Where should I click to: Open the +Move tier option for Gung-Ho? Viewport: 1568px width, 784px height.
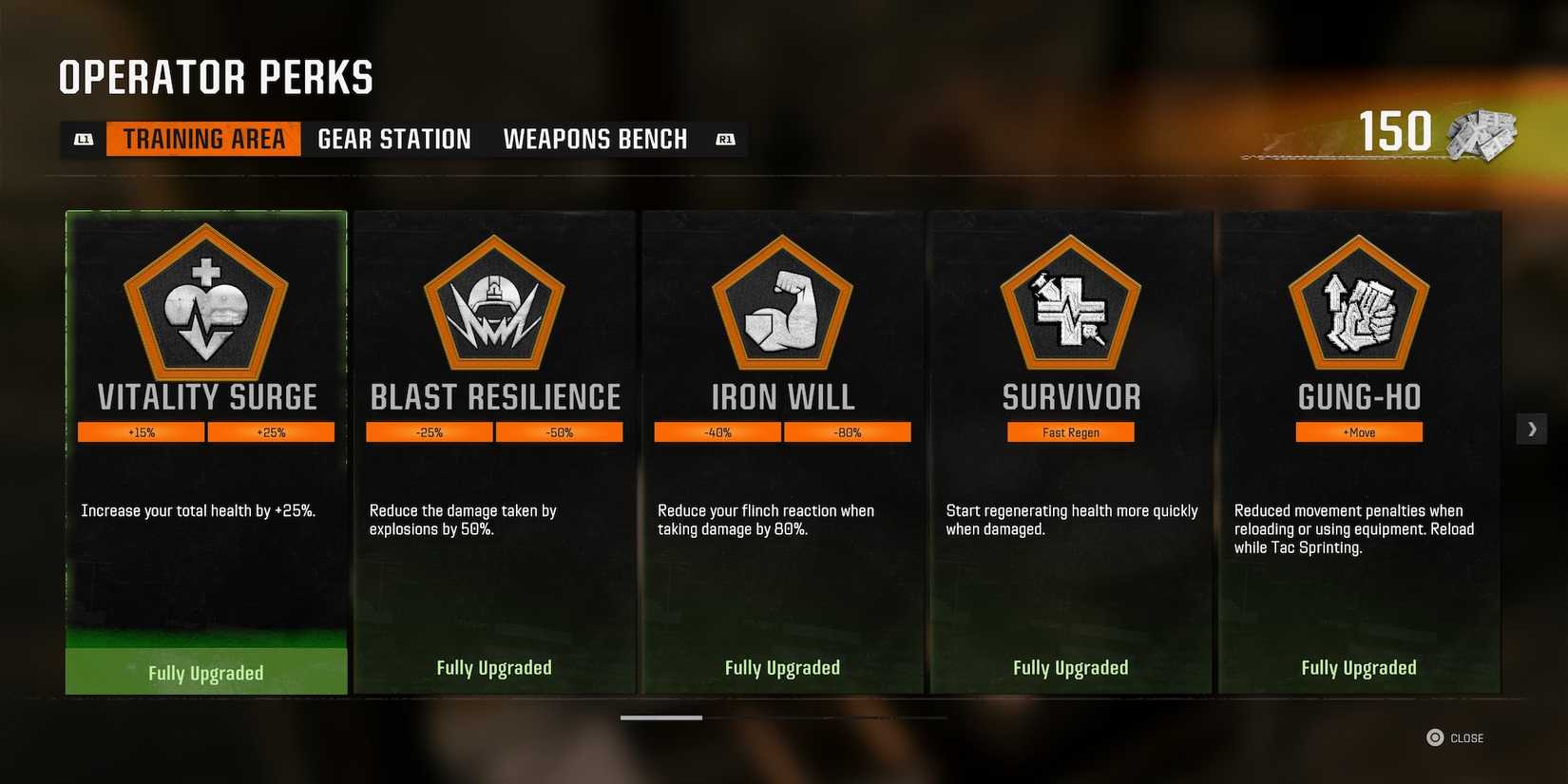[x=1359, y=431]
